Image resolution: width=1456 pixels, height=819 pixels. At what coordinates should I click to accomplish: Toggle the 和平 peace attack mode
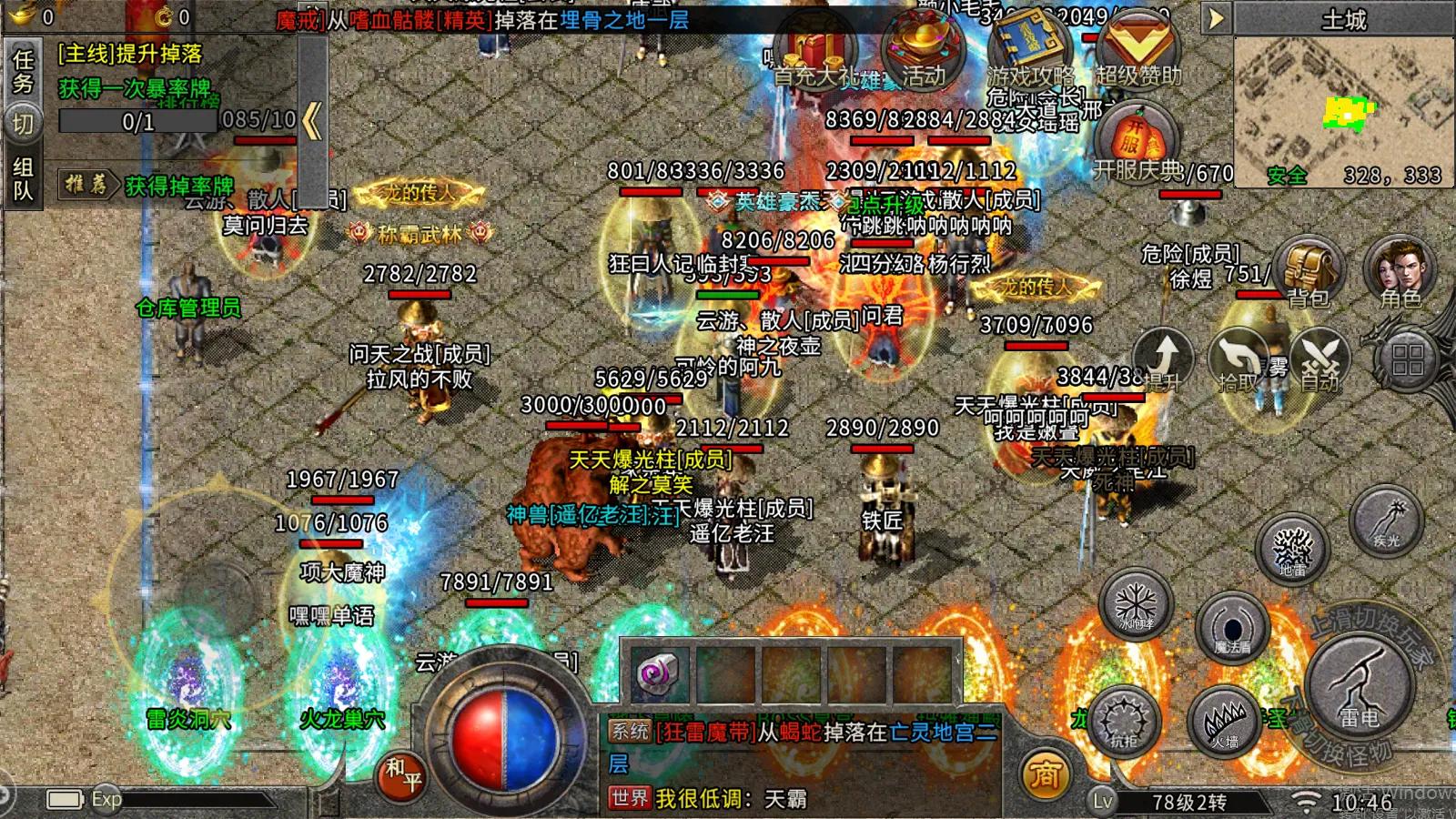tap(401, 774)
